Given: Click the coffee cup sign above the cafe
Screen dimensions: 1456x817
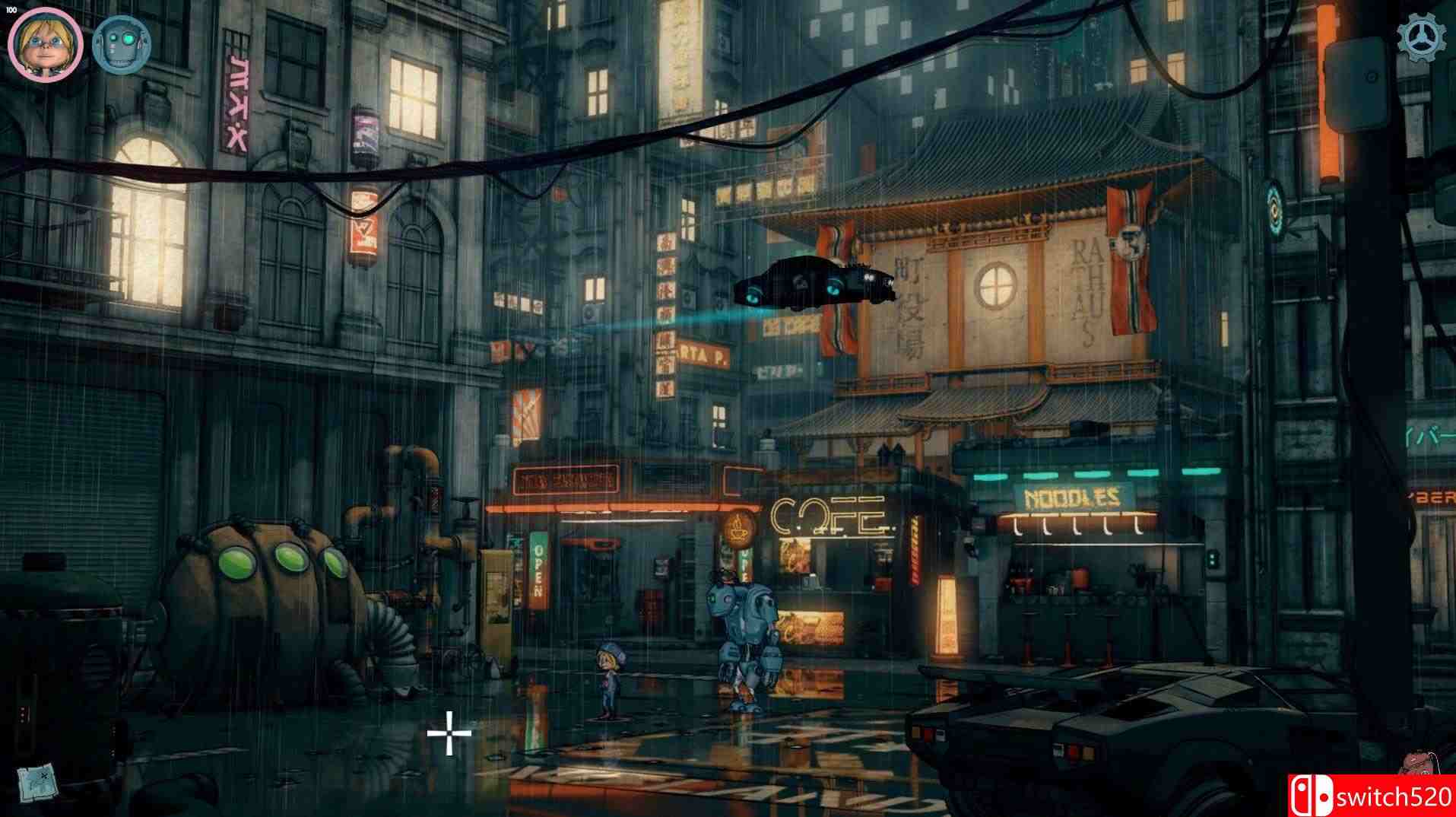Looking at the screenshot, I should tap(738, 529).
